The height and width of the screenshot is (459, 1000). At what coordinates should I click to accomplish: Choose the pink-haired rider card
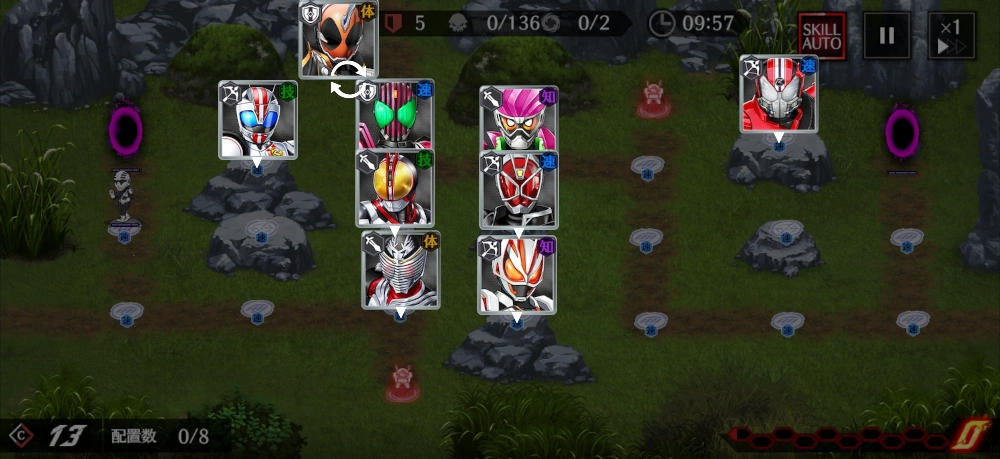[518, 120]
